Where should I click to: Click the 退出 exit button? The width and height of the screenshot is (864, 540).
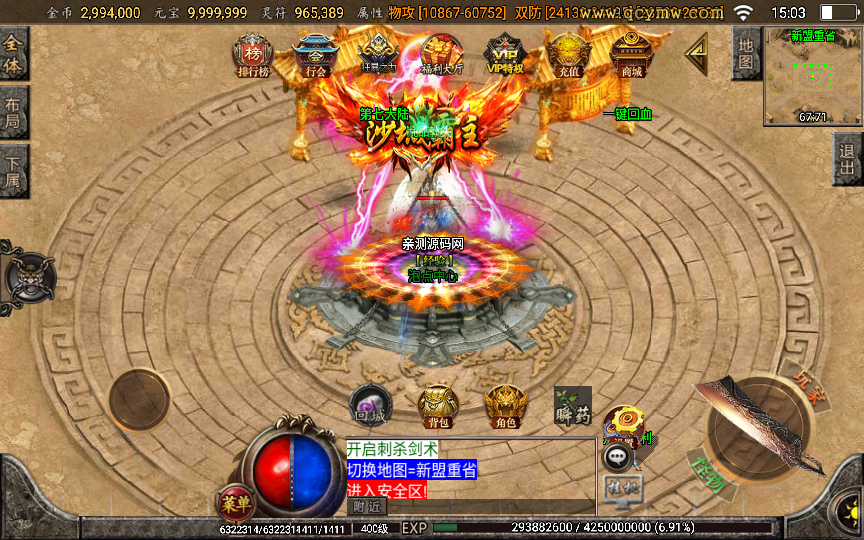[x=848, y=159]
